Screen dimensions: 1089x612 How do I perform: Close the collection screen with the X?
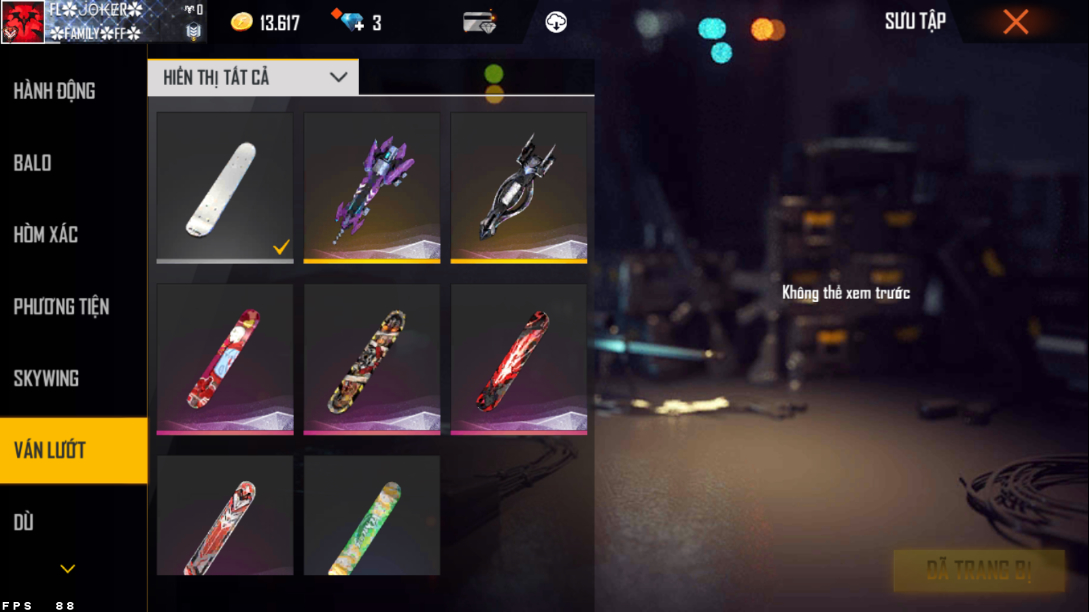(1015, 22)
